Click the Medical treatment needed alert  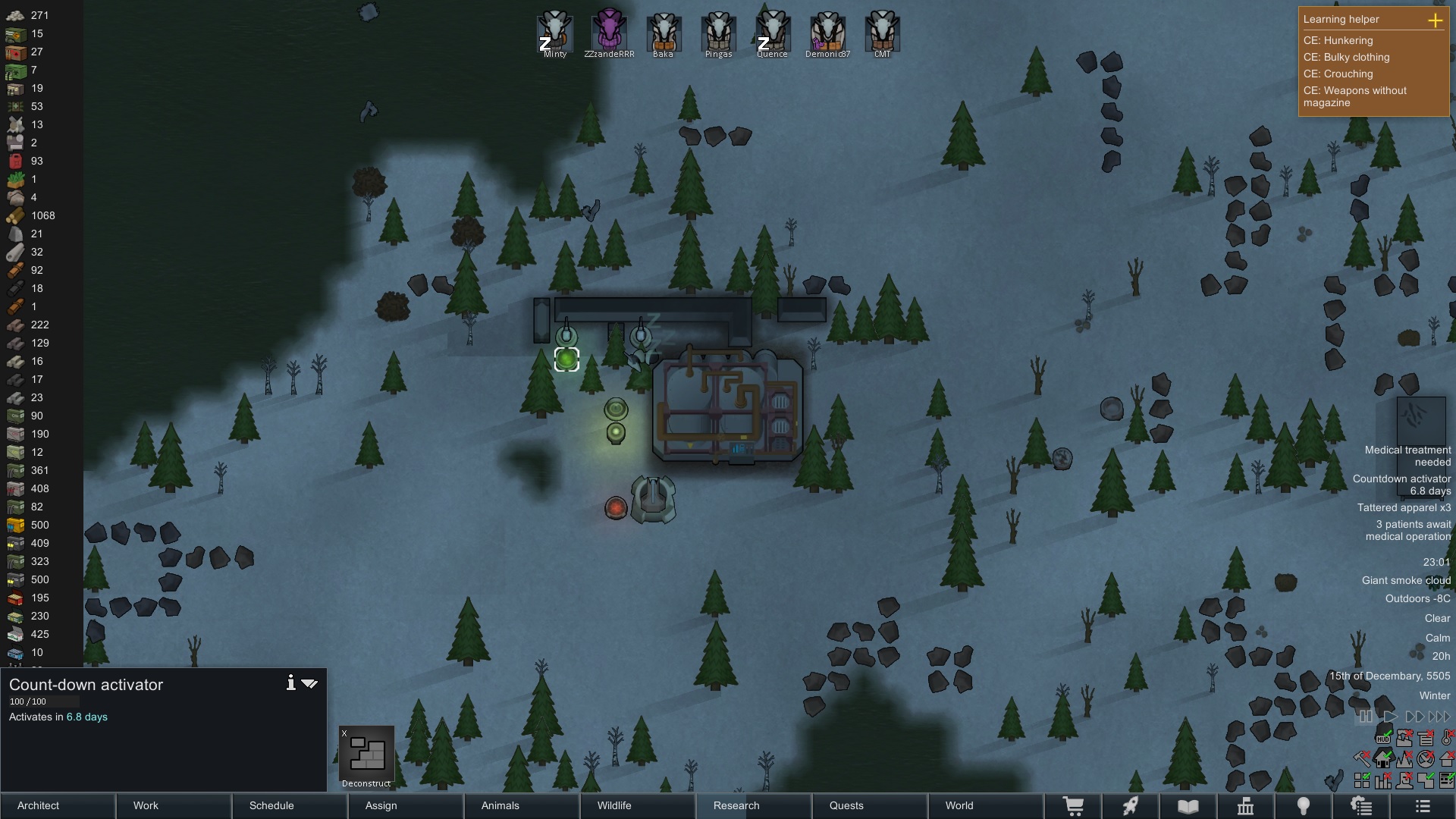point(1407,456)
